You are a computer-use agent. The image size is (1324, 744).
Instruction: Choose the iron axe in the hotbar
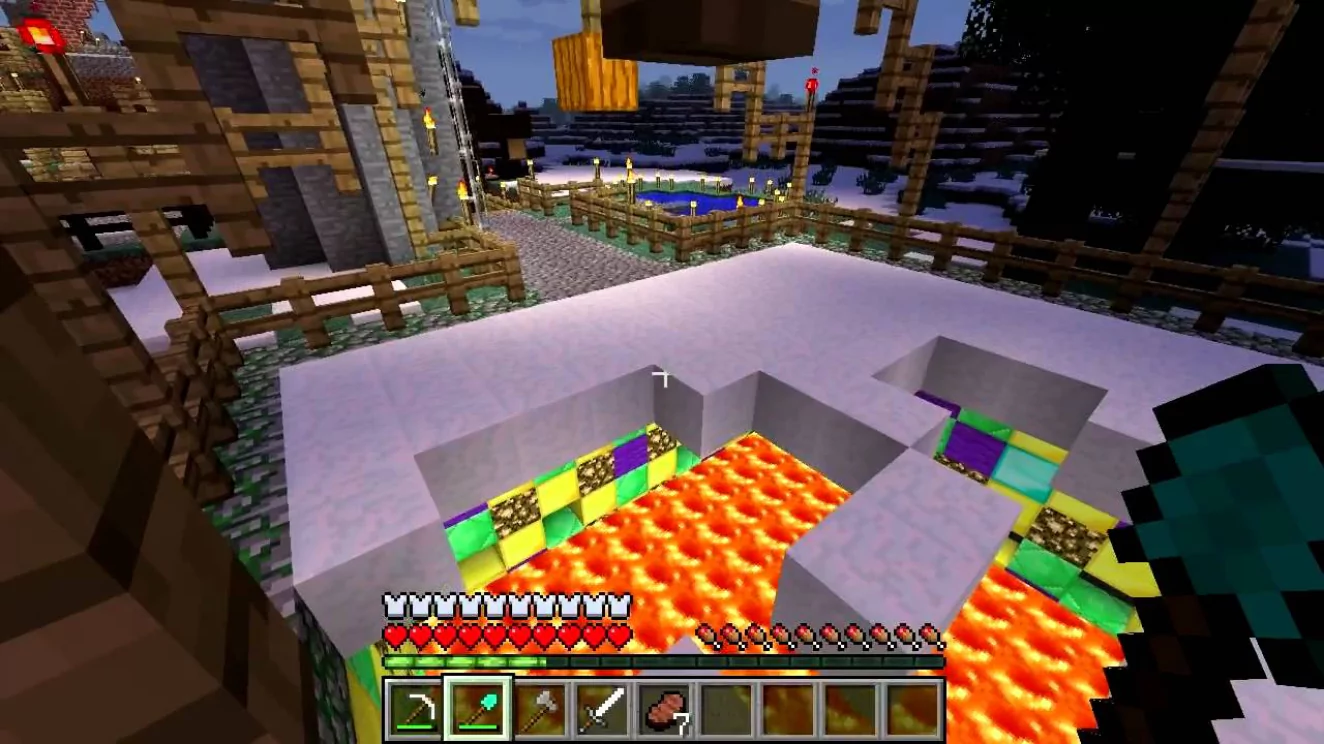tap(539, 709)
